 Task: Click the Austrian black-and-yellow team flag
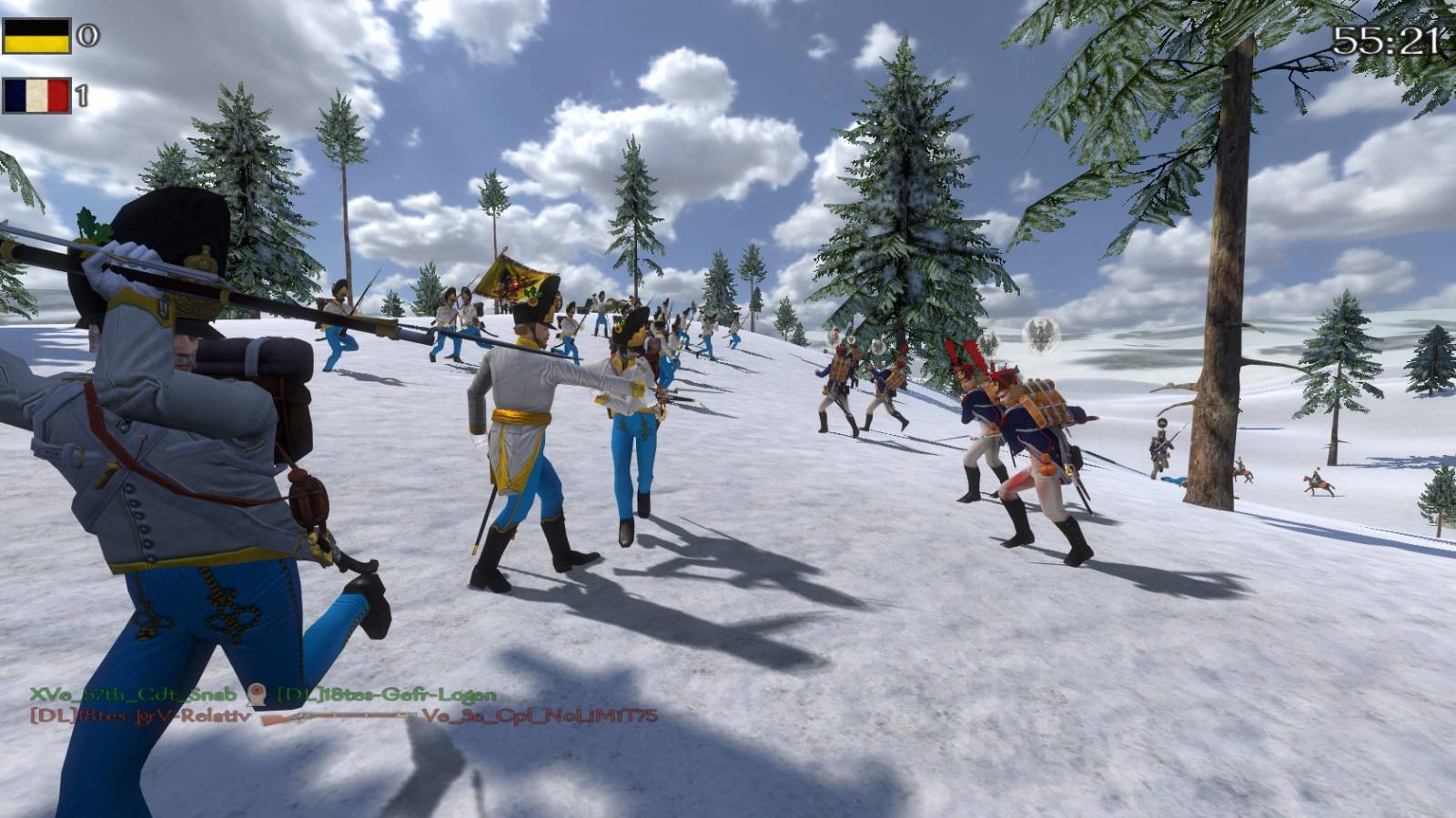click(x=36, y=36)
